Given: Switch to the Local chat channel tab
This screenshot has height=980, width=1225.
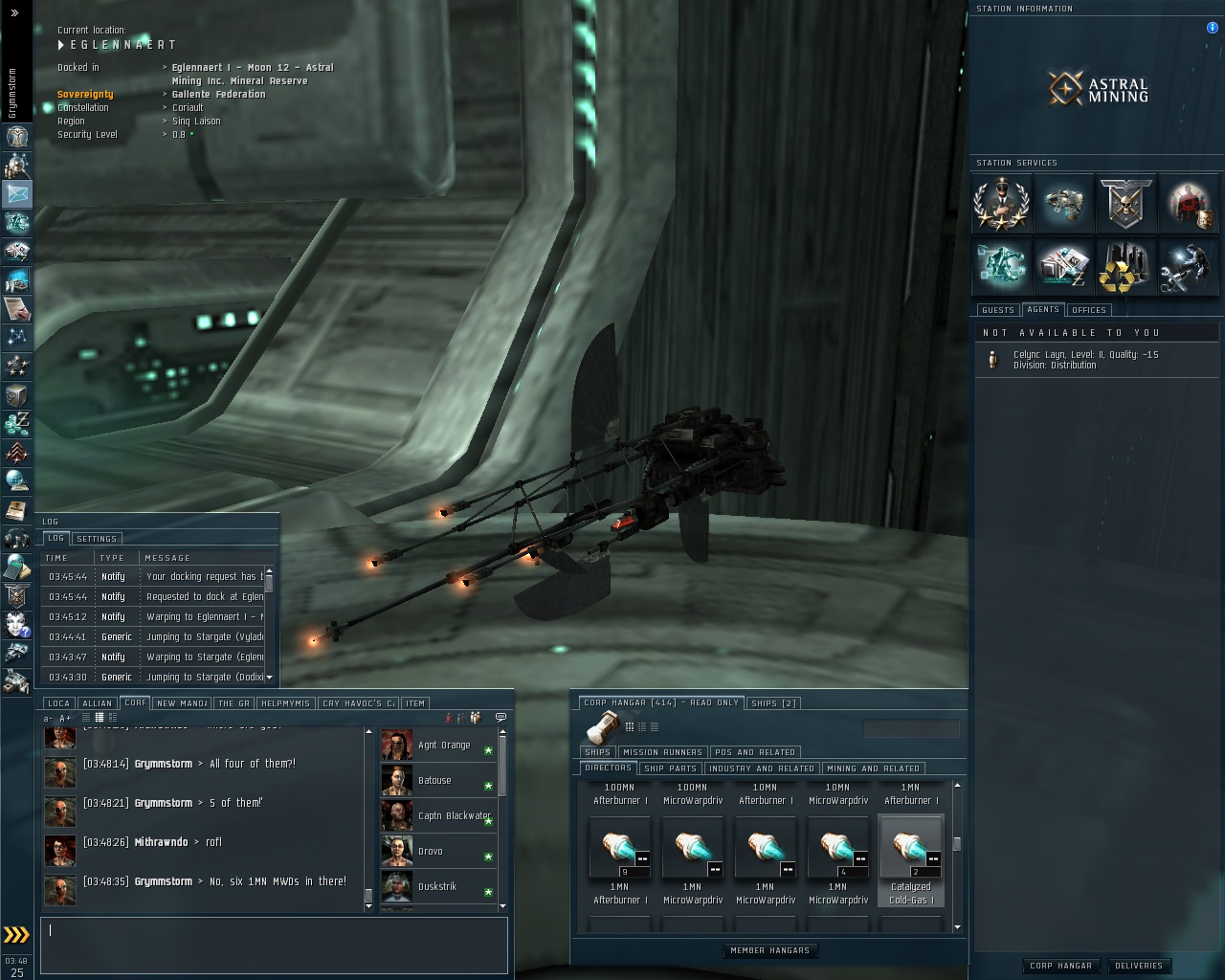Looking at the screenshot, I should pyautogui.click(x=58, y=703).
